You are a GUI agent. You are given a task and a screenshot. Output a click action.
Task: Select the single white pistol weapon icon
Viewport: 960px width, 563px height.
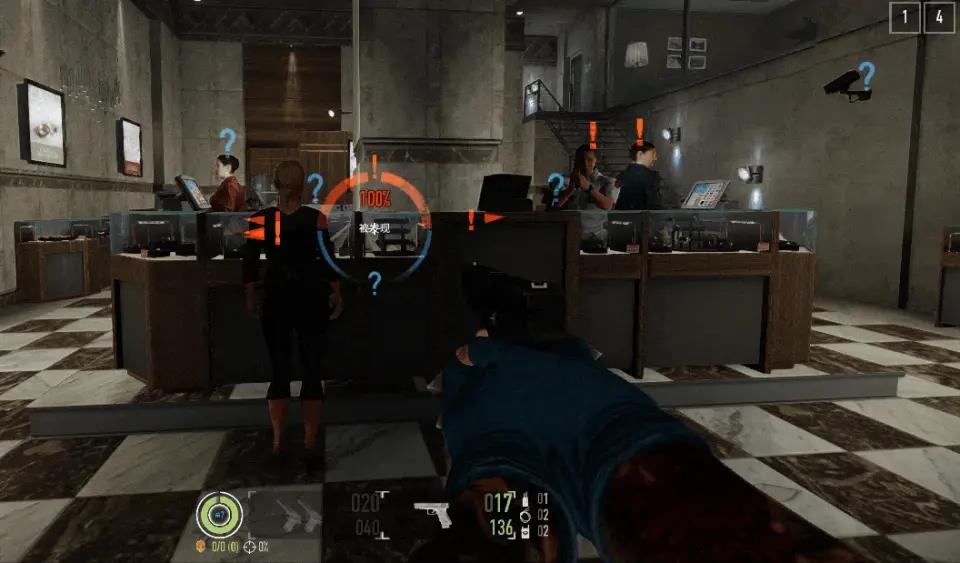(433, 512)
